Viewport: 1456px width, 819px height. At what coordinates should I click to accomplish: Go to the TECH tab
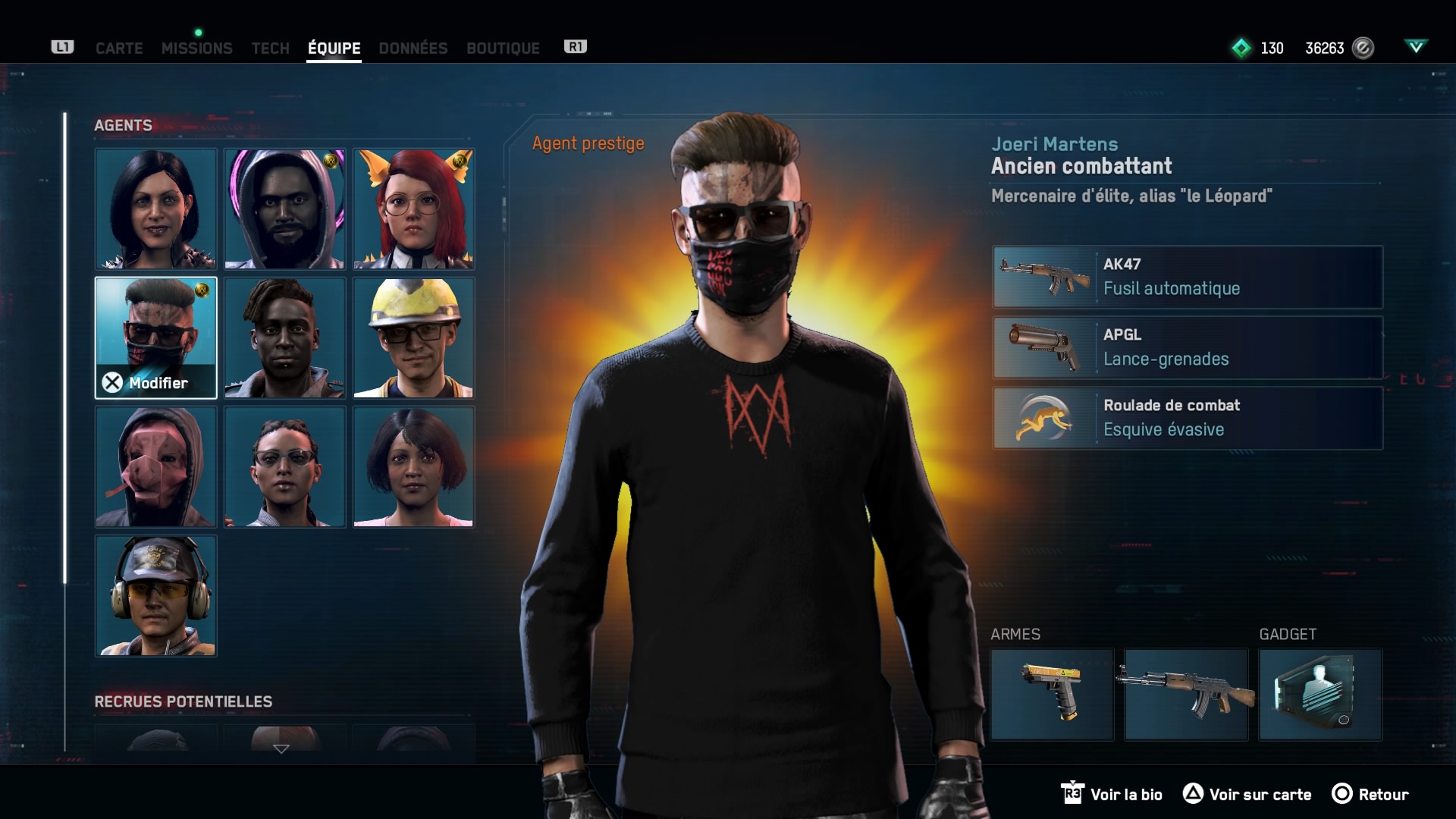click(270, 48)
